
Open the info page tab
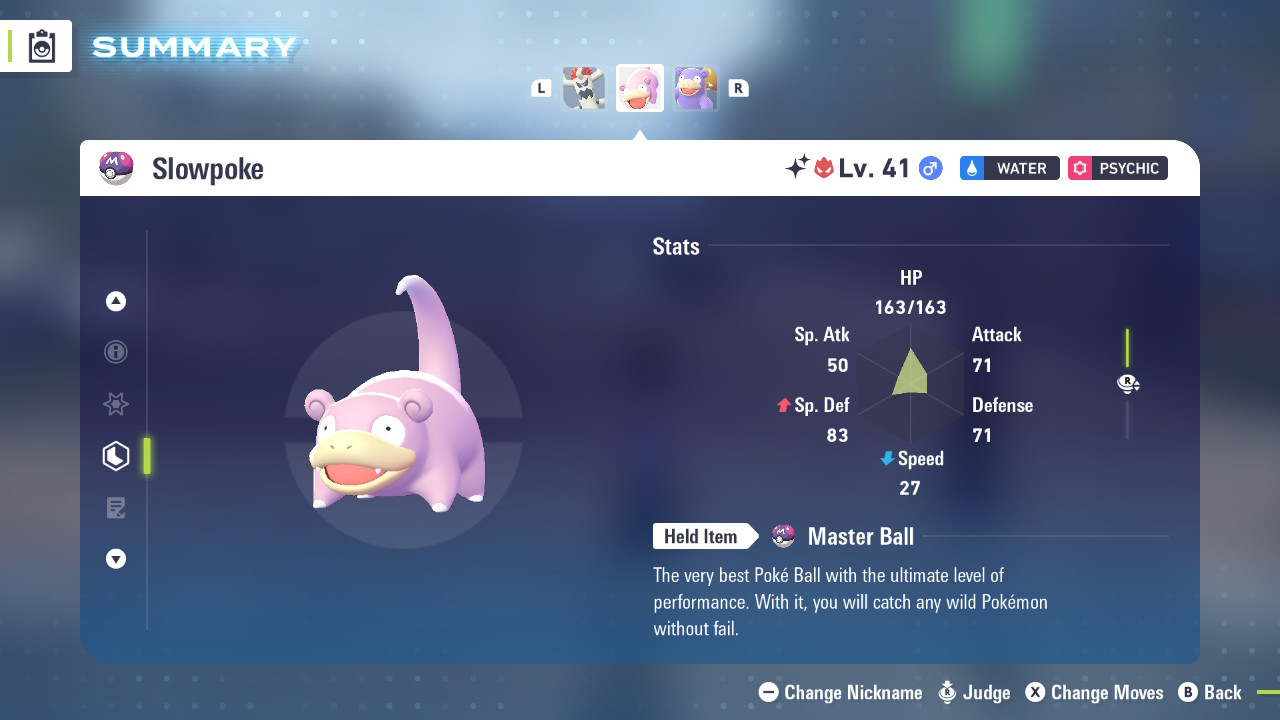tap(116, 352)
